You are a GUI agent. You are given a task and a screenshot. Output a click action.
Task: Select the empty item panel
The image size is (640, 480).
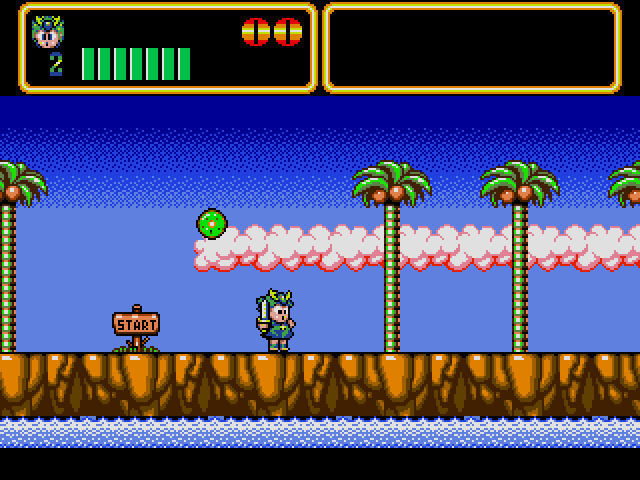tap(471, 48)
